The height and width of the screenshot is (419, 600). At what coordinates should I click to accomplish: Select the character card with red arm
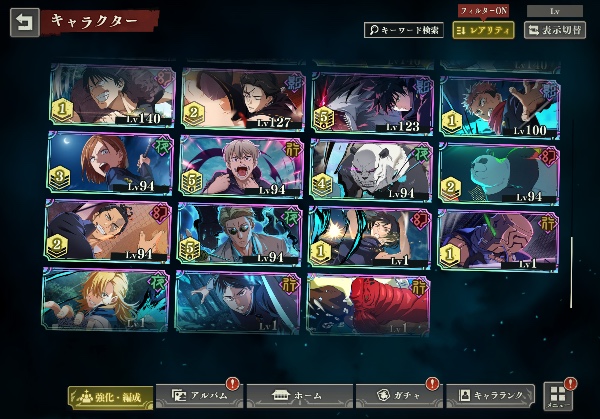[368, 304]
